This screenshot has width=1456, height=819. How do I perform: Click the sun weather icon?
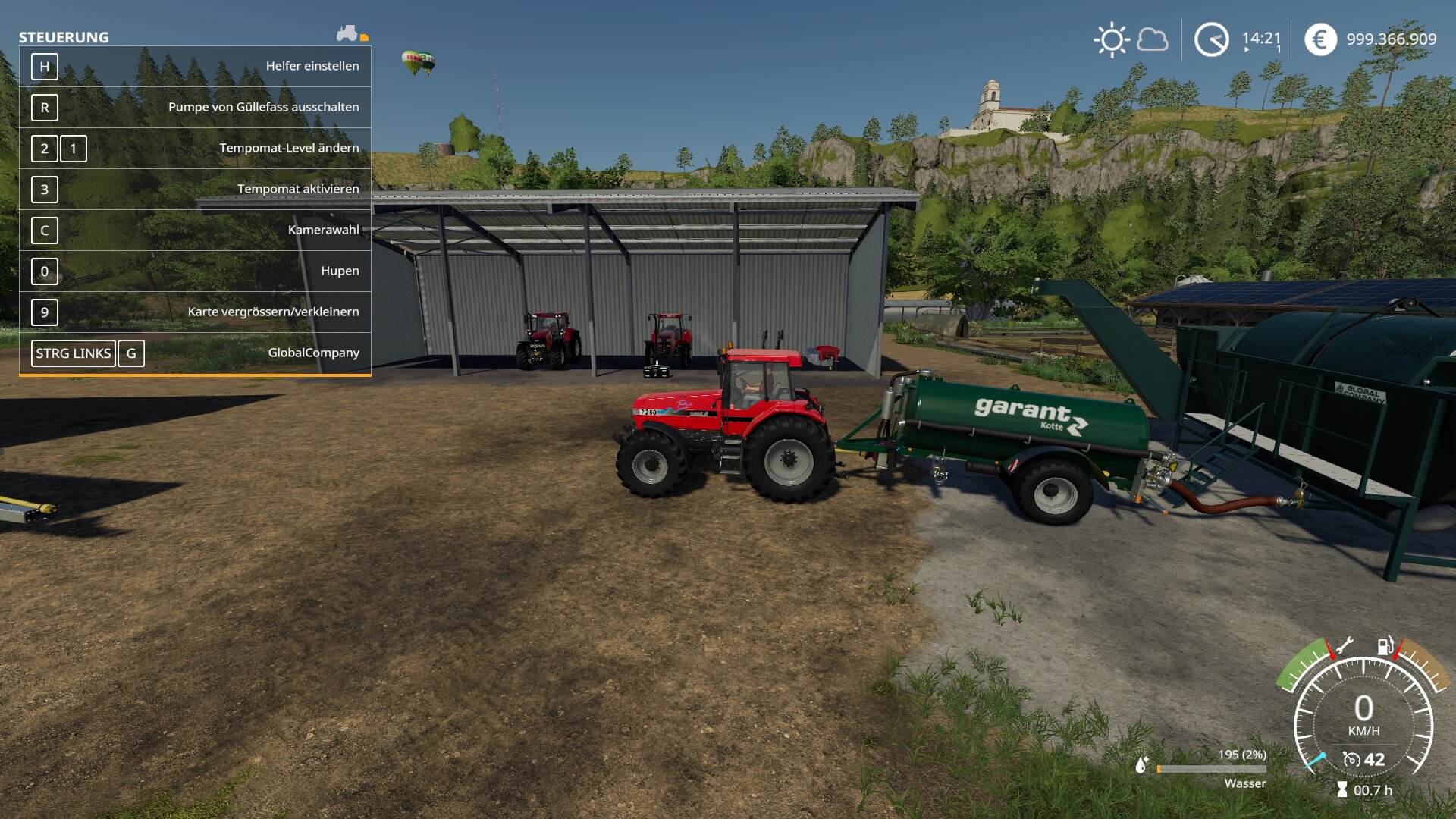coord(1112,39)
